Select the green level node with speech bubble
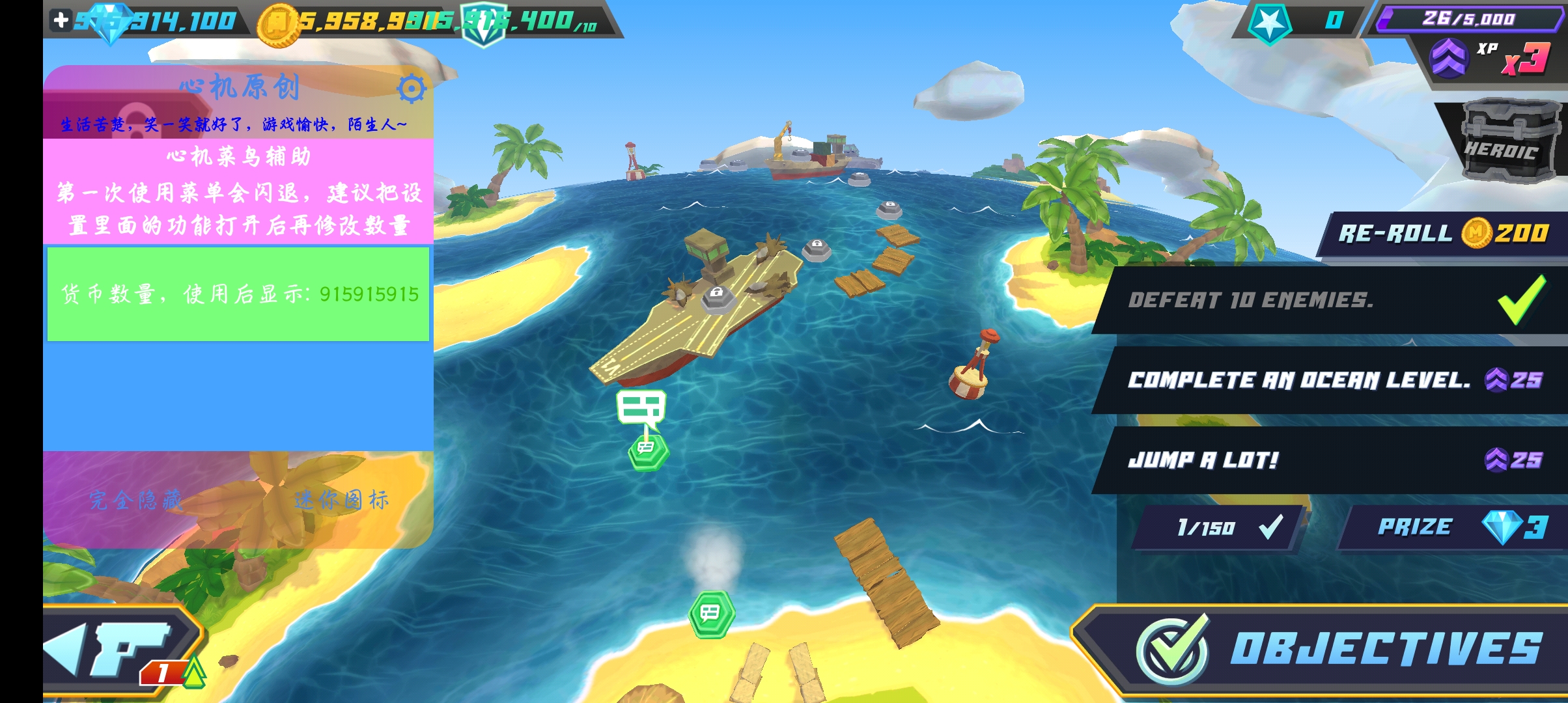 tap(648, 450)
